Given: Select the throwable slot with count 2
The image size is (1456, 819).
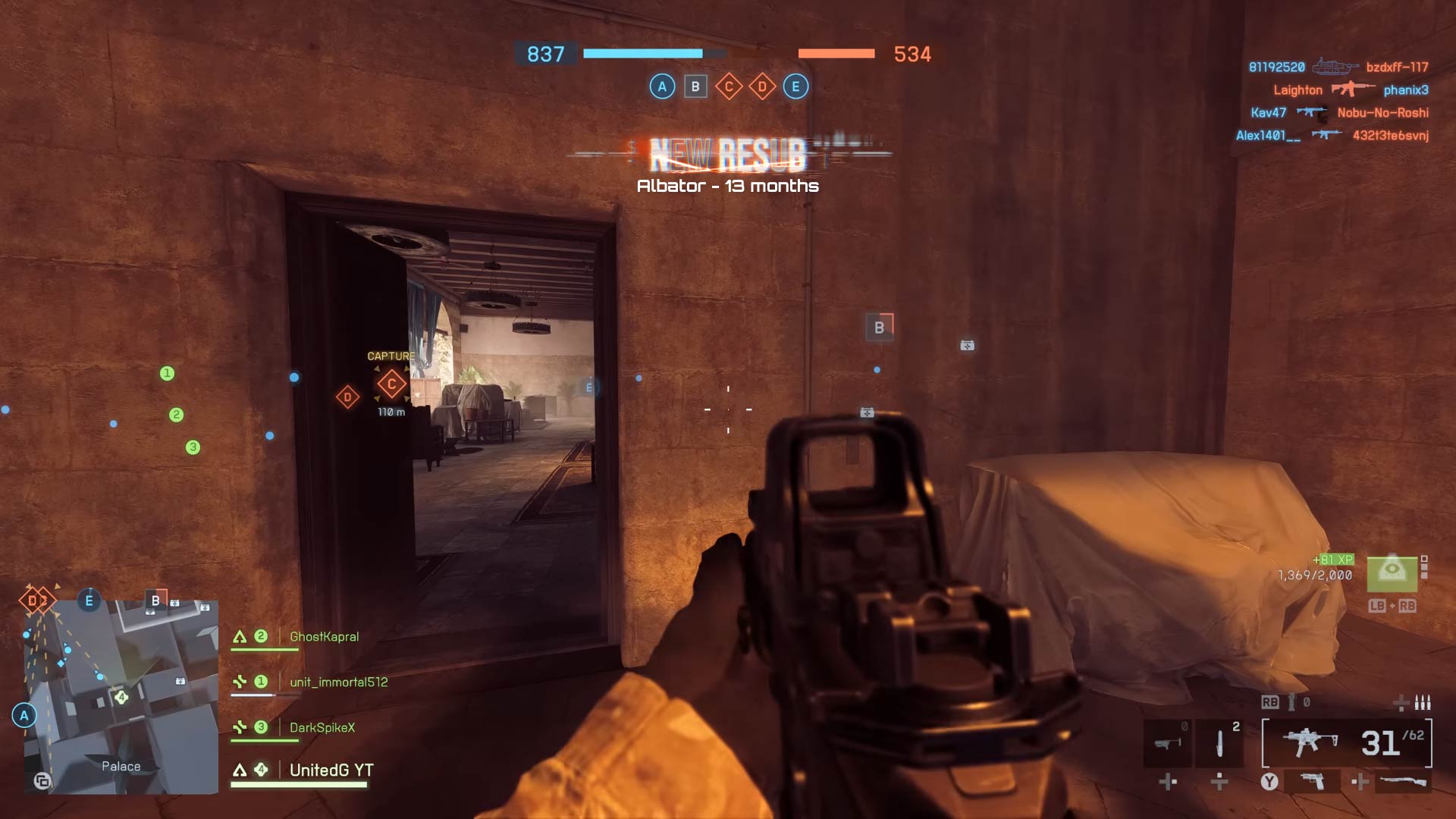Looking at the screenshot, I should 1219,743.
